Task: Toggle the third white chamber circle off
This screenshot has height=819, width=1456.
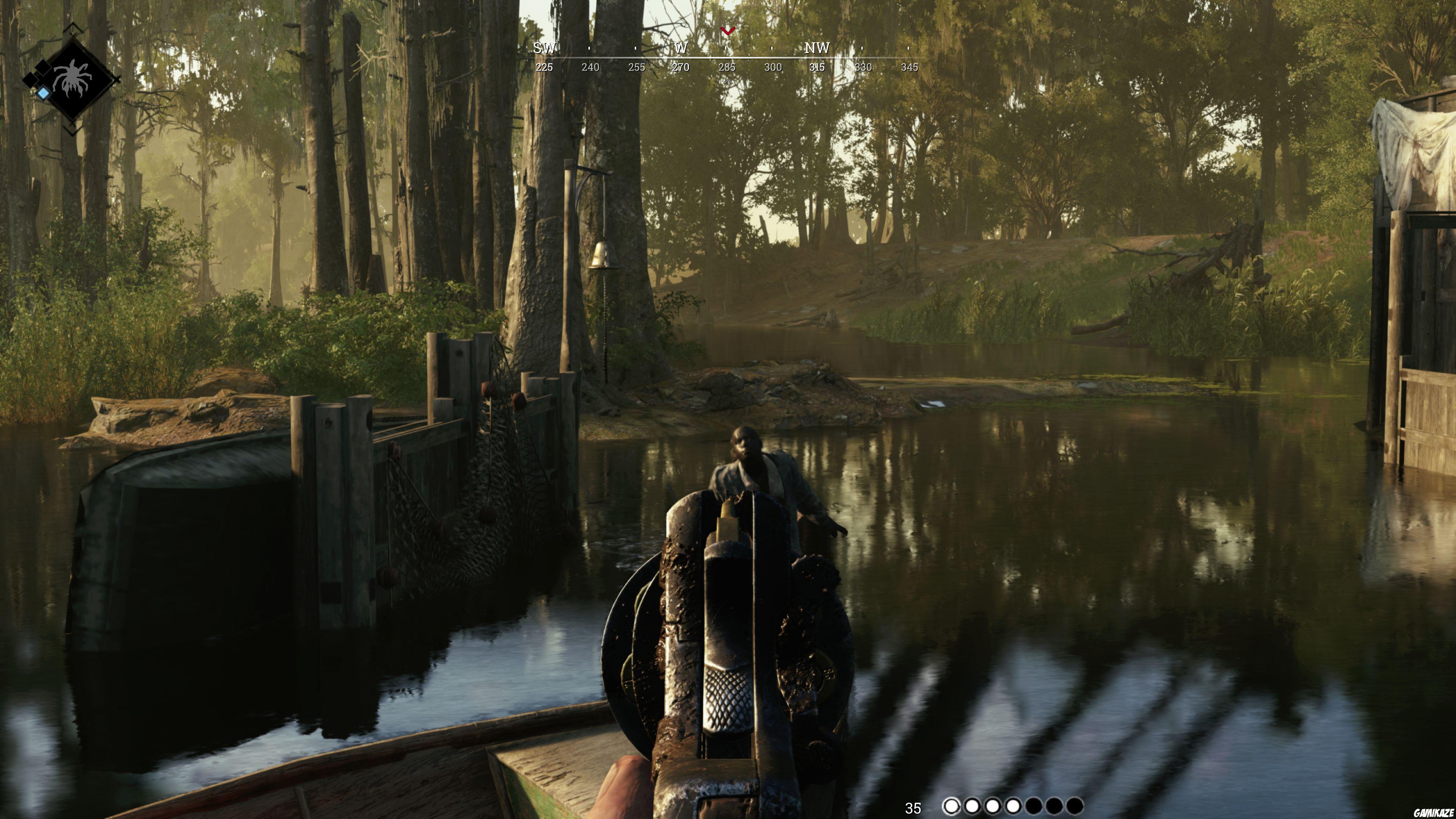Action: [993, 807]
